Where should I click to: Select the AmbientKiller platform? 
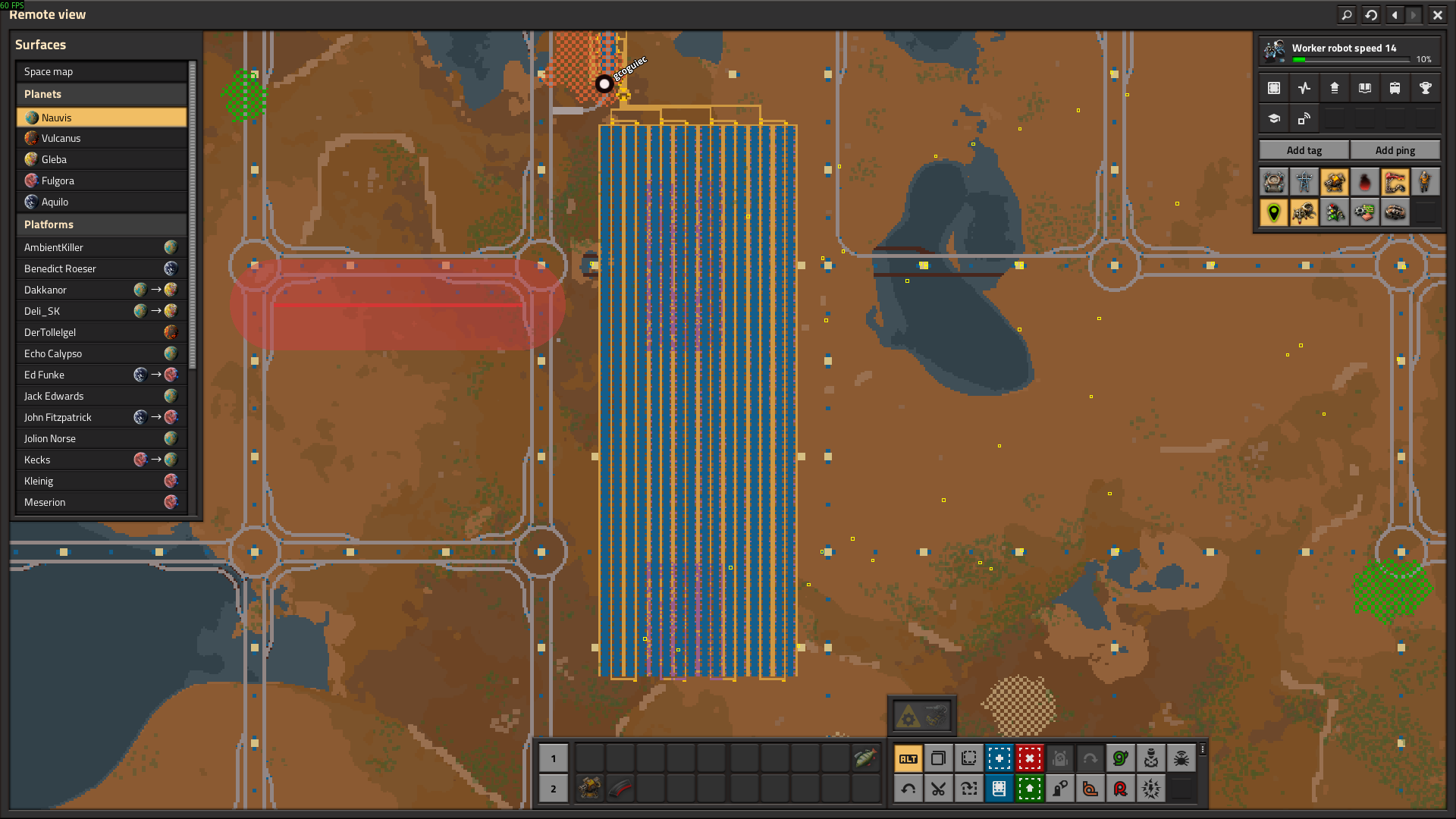[102, 247]
